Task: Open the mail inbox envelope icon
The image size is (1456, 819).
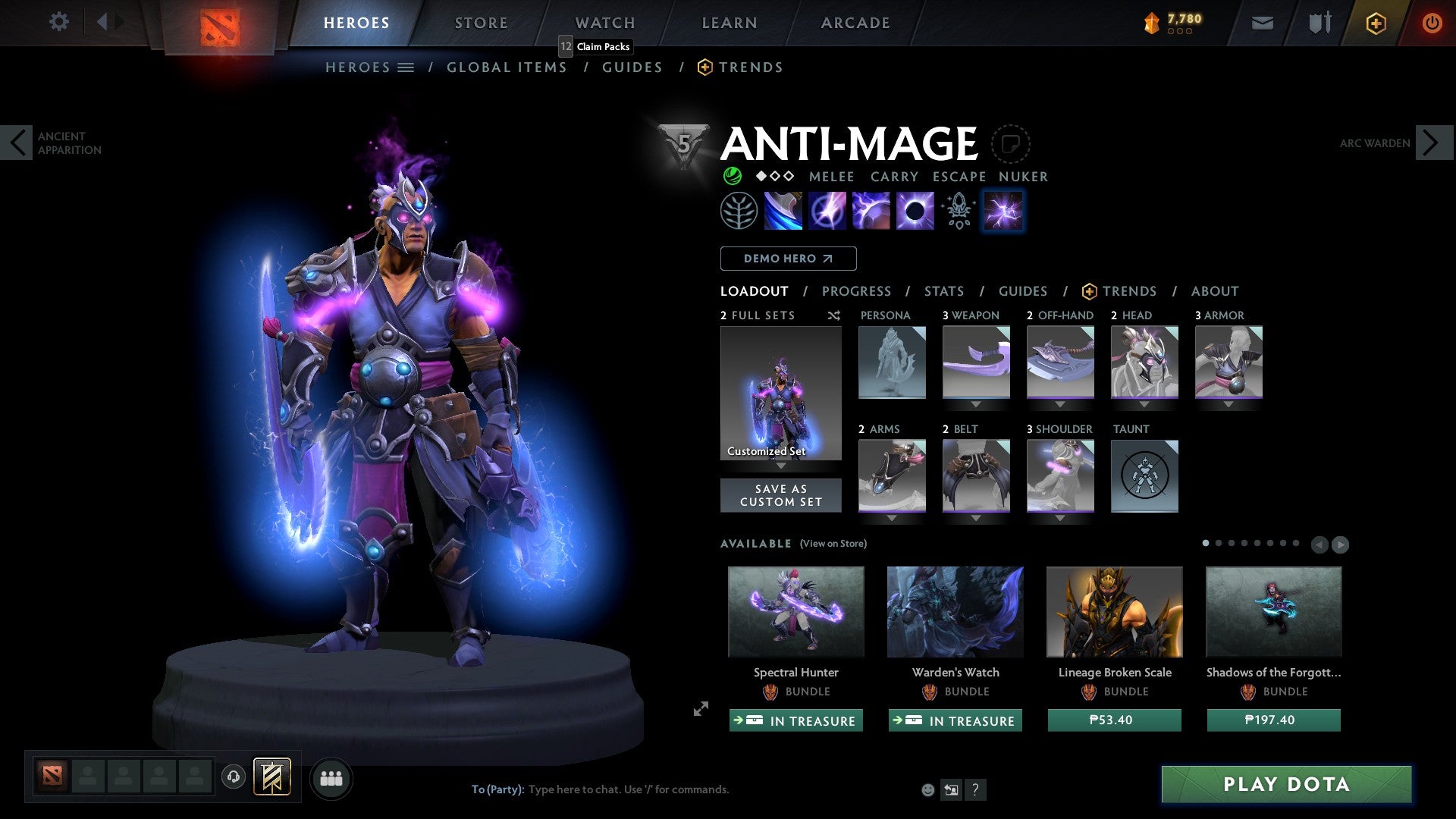Action: [x=1262, y=23]
